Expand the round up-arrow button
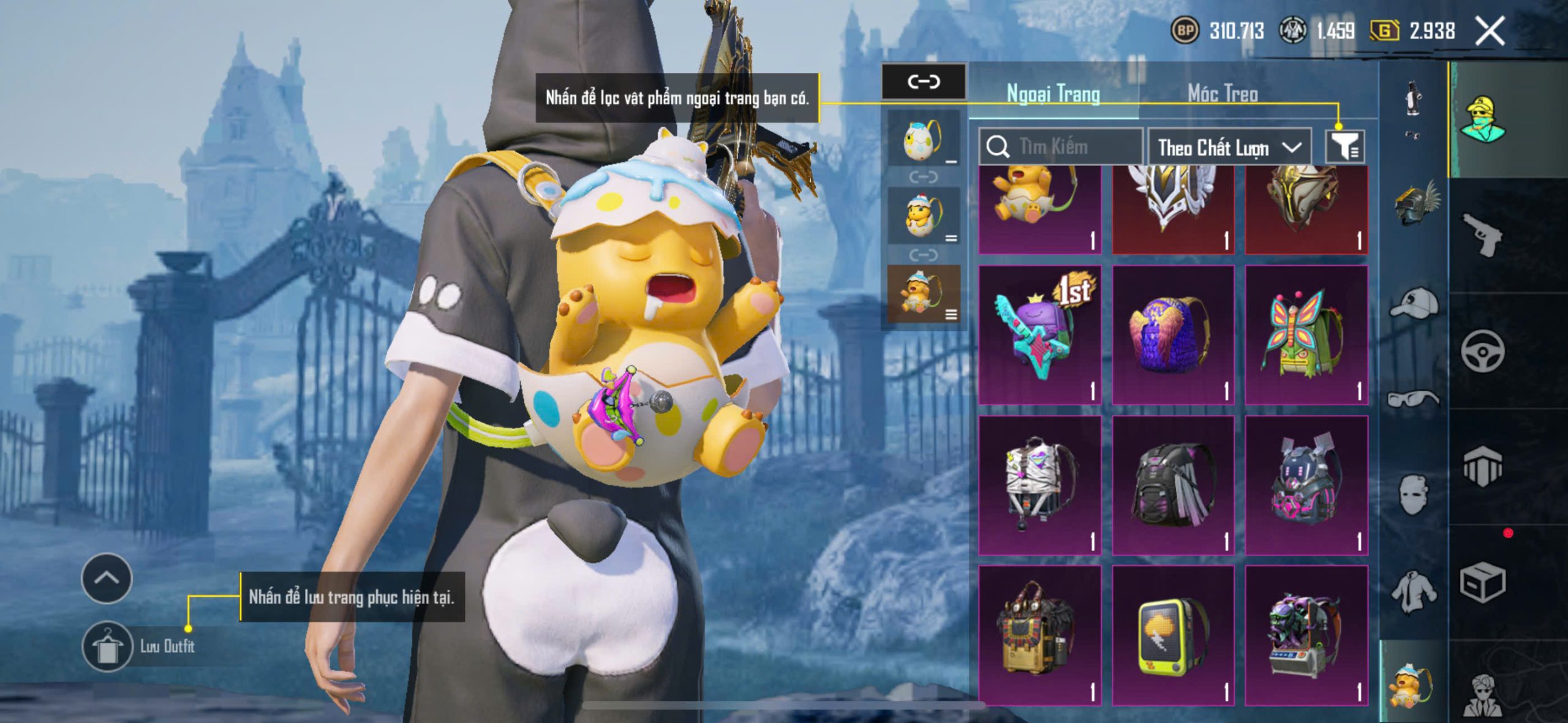Image resolution: width=1568 pixels, height=723 pixels. pos(107,578)
